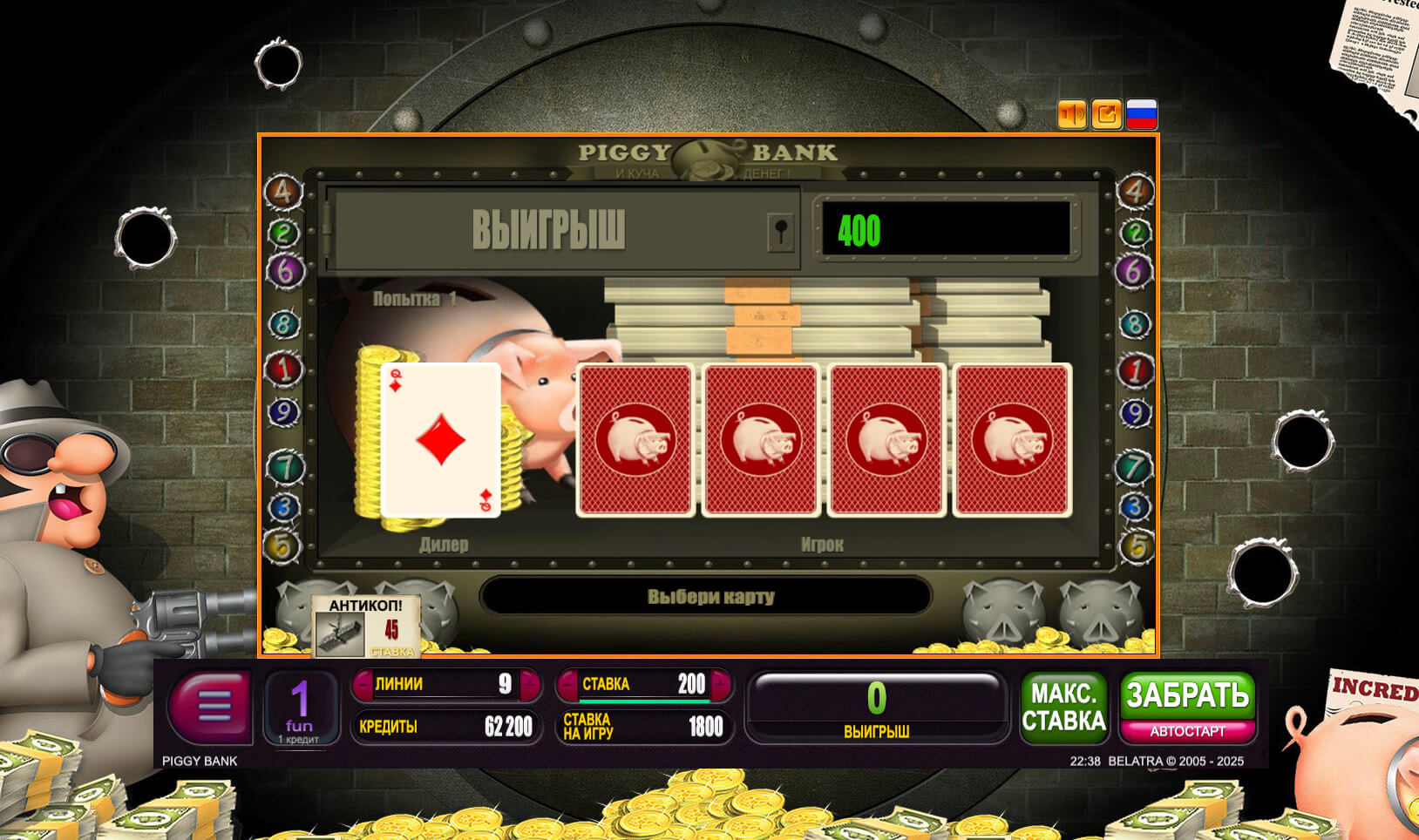Collect winnings with the ЗАБРАТЬ button
The height and width of the screenshot is (840, 1419).
[1187, 695]
